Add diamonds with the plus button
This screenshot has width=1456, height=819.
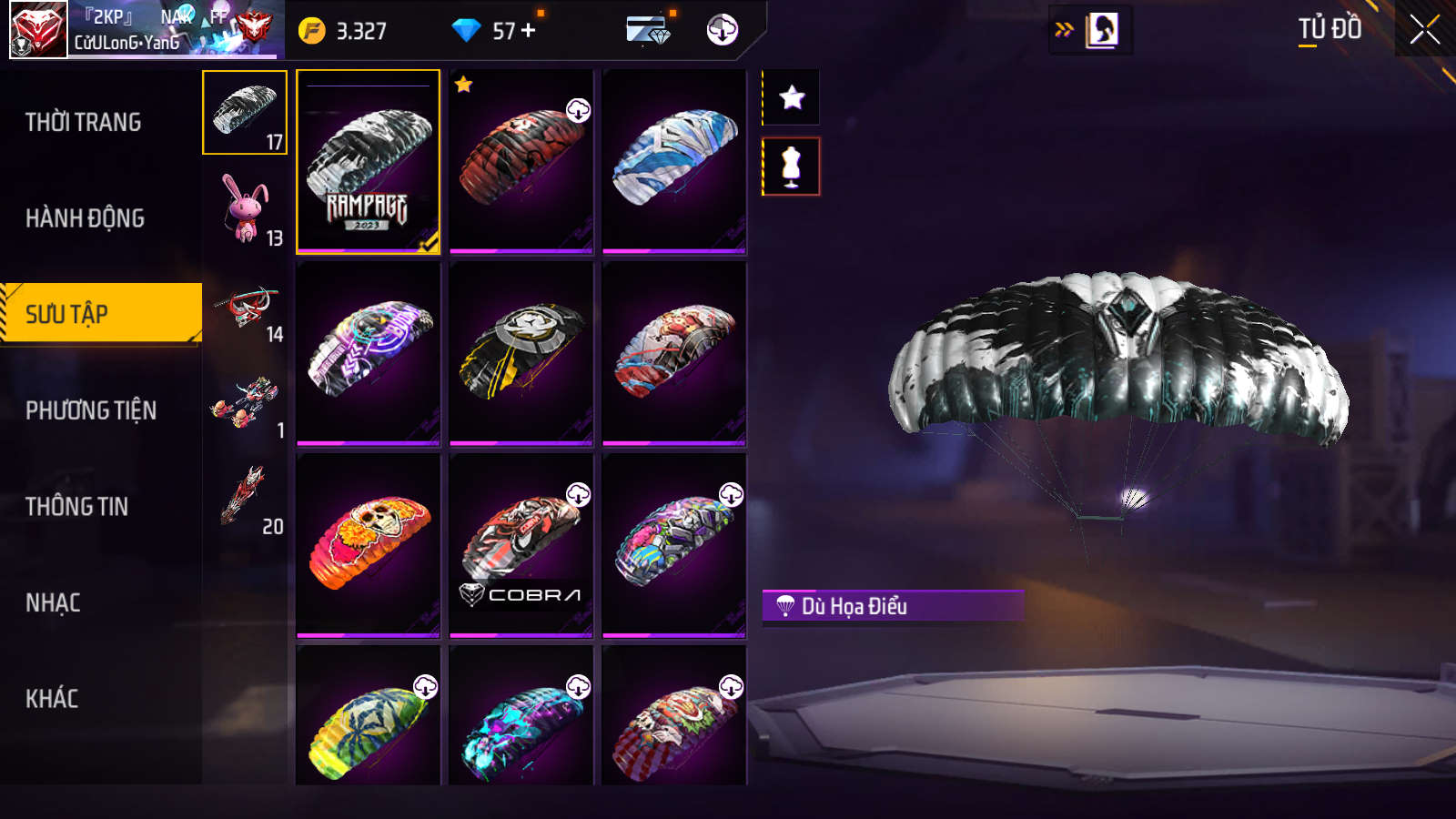point(529,31)
